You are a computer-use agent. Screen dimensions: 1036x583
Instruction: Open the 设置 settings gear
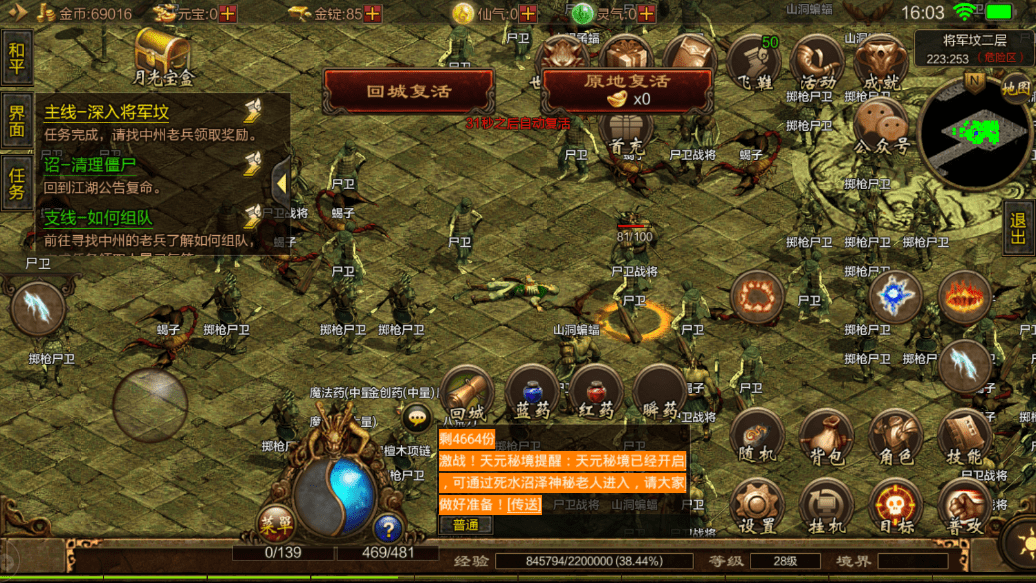[x=757, y=506]
